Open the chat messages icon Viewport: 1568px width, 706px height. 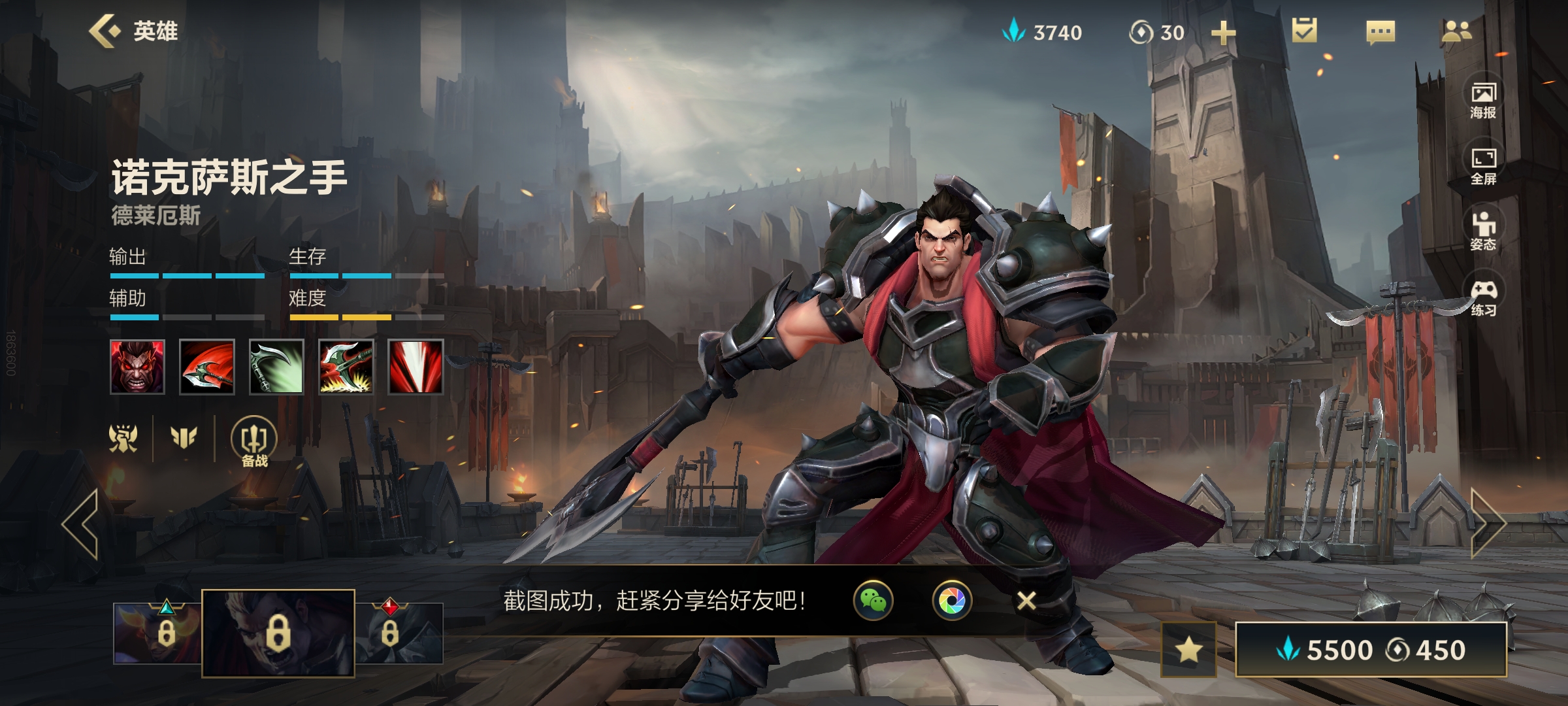tap(1380, 32)
